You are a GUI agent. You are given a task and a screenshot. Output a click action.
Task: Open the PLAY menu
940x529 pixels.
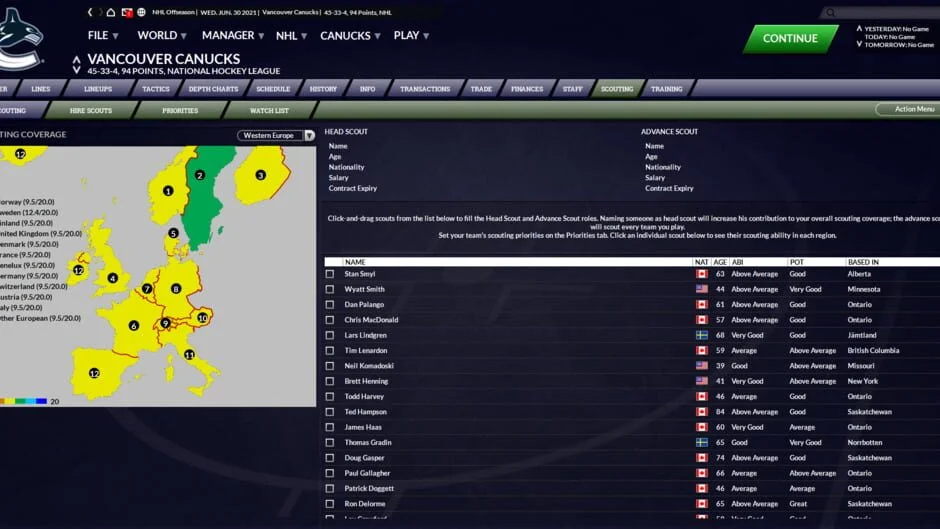[x=411, y=36]
